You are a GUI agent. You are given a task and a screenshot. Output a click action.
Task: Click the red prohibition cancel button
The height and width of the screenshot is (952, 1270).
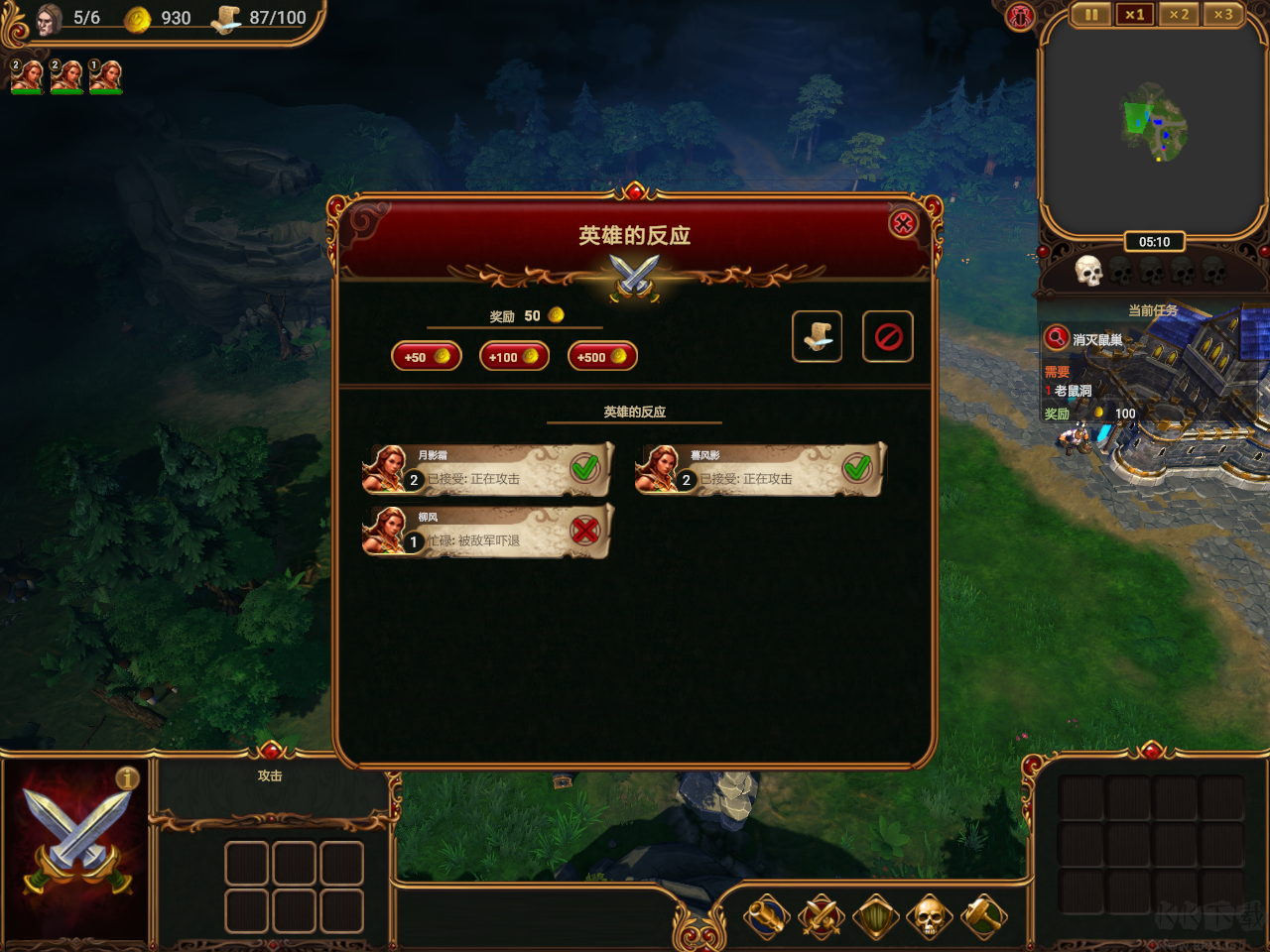point(888,336)
